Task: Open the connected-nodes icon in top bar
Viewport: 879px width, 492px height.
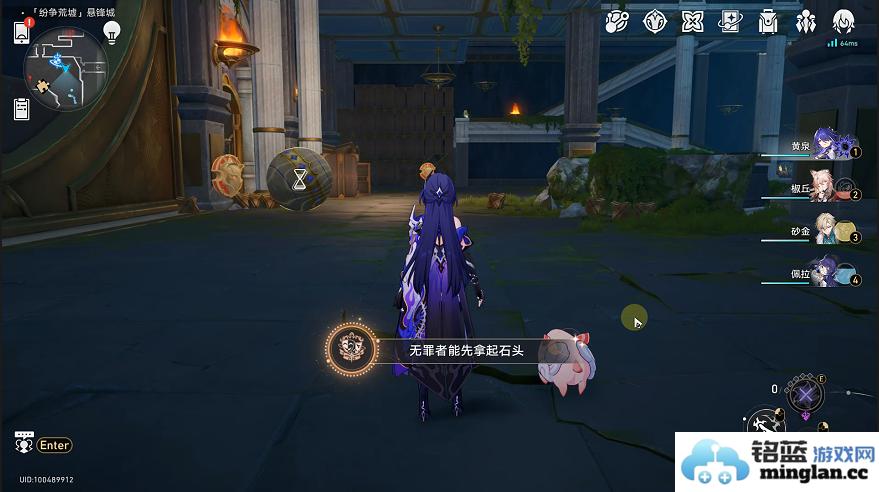Action: pos(618,21)
